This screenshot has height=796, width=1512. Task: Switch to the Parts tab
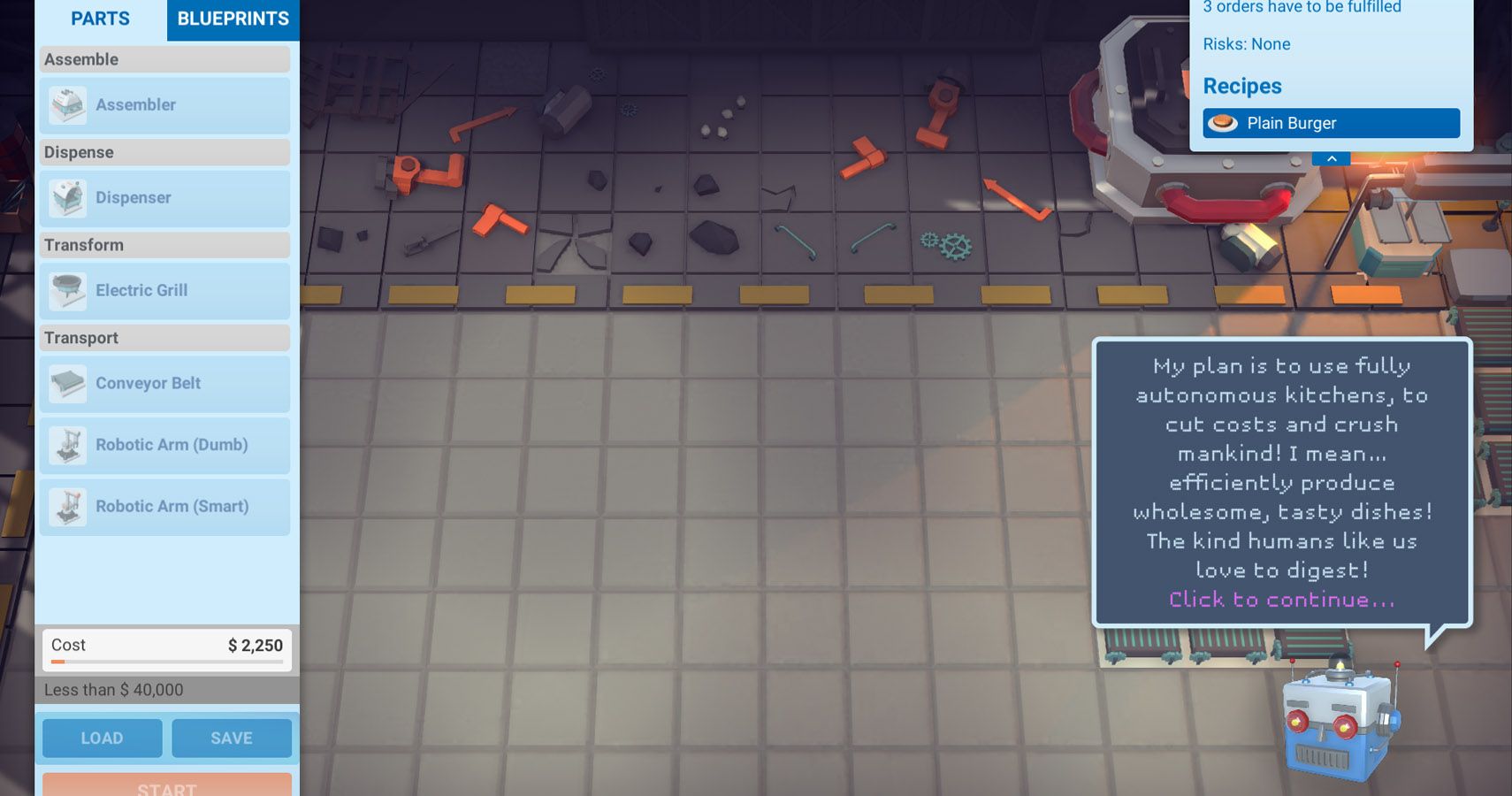(101, 19)
